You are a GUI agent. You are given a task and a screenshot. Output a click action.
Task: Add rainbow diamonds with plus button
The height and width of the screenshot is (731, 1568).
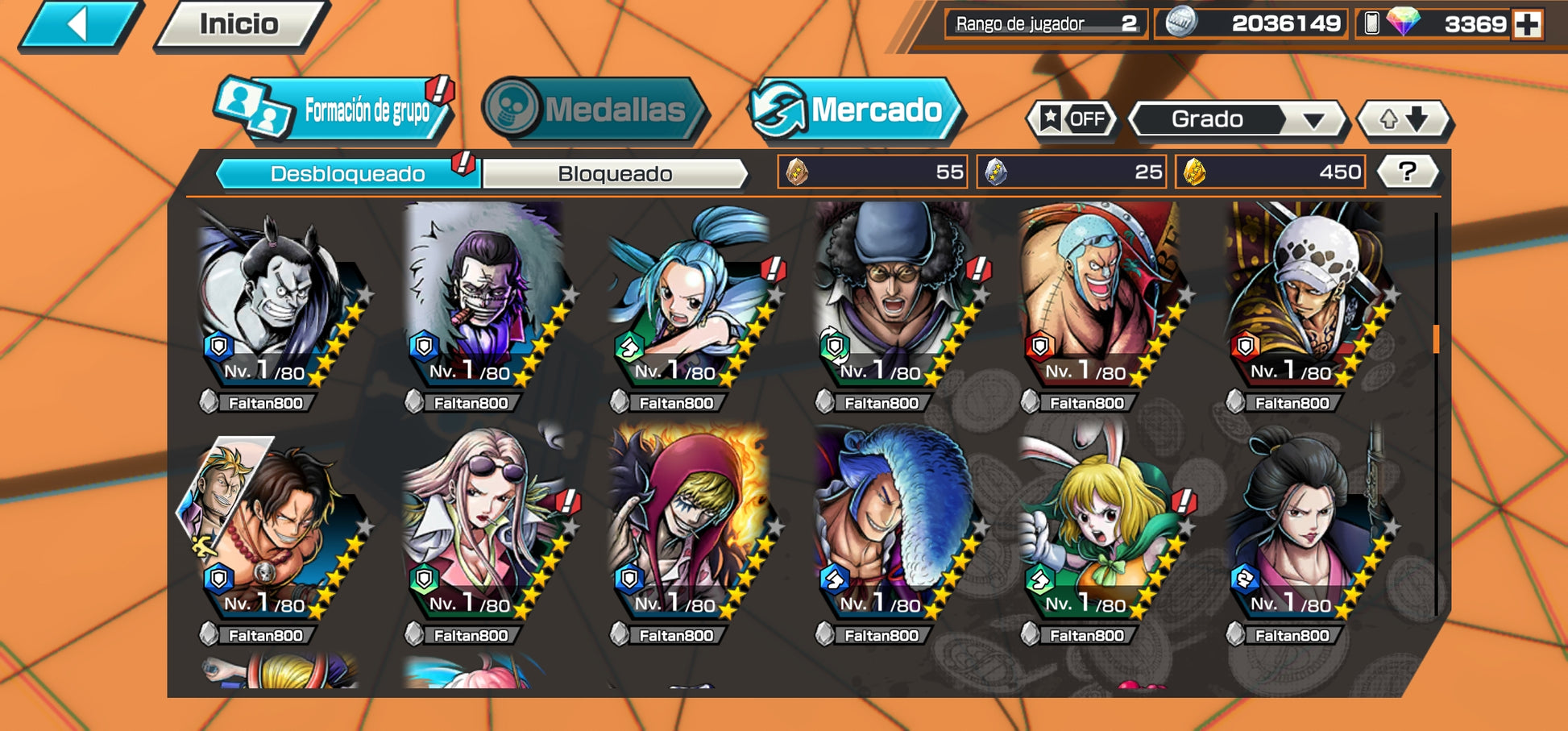tap(1527, 24)
